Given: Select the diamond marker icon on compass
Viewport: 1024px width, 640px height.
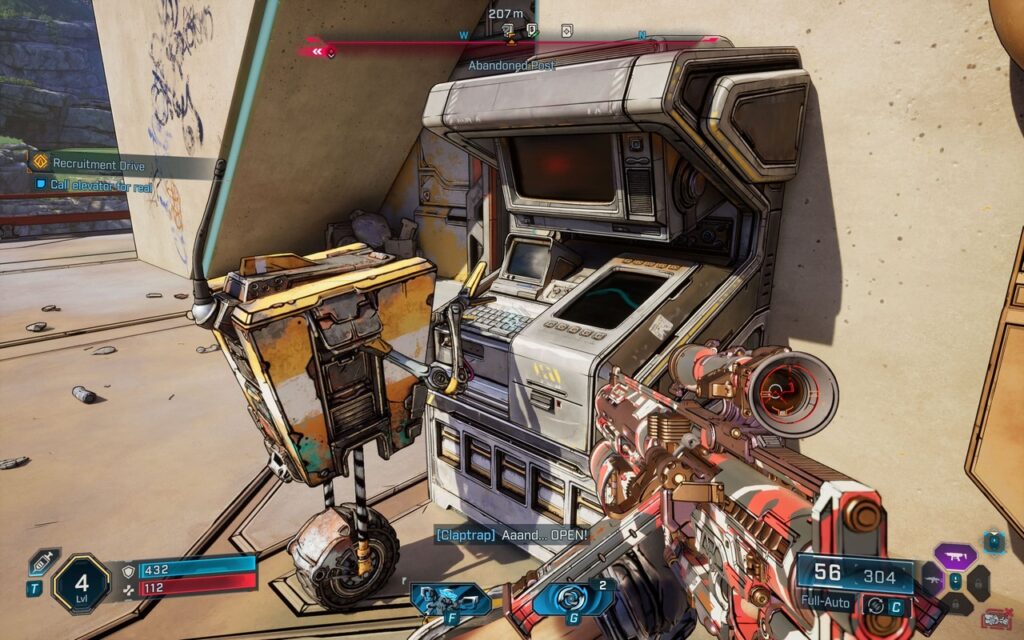Looking at the screenshot, I should (x=567, y=30).
